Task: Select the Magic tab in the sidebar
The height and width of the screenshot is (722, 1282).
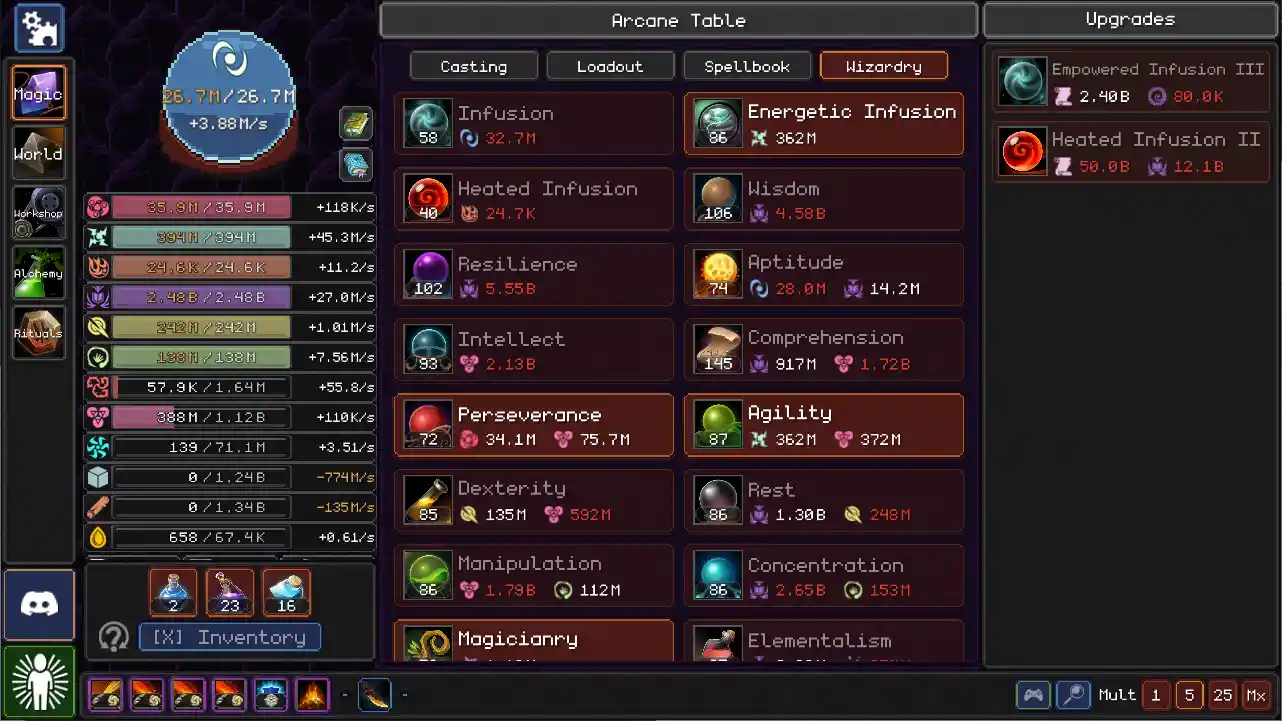Action: point(40,92)
